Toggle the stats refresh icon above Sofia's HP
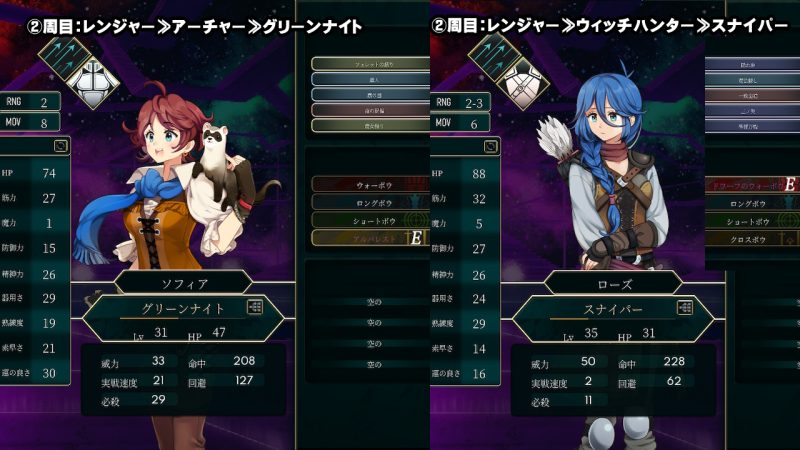 (x=61, y=146)
